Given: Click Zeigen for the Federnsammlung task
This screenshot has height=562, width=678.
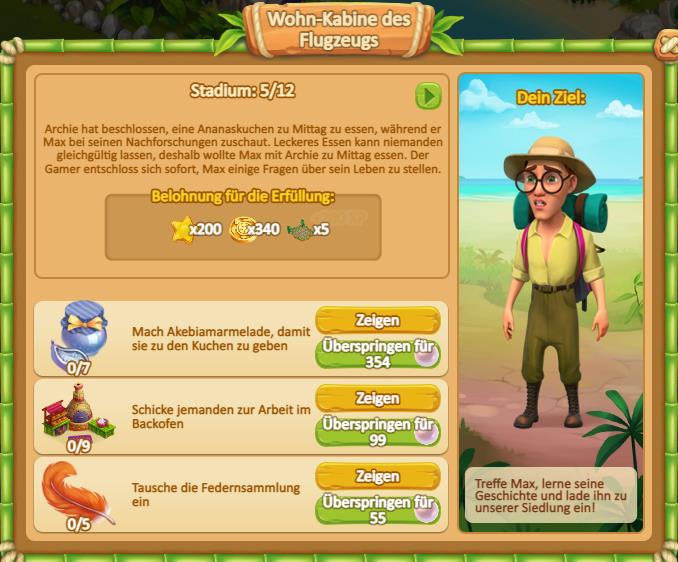Looking at the screenshot, I should [377, 476].
